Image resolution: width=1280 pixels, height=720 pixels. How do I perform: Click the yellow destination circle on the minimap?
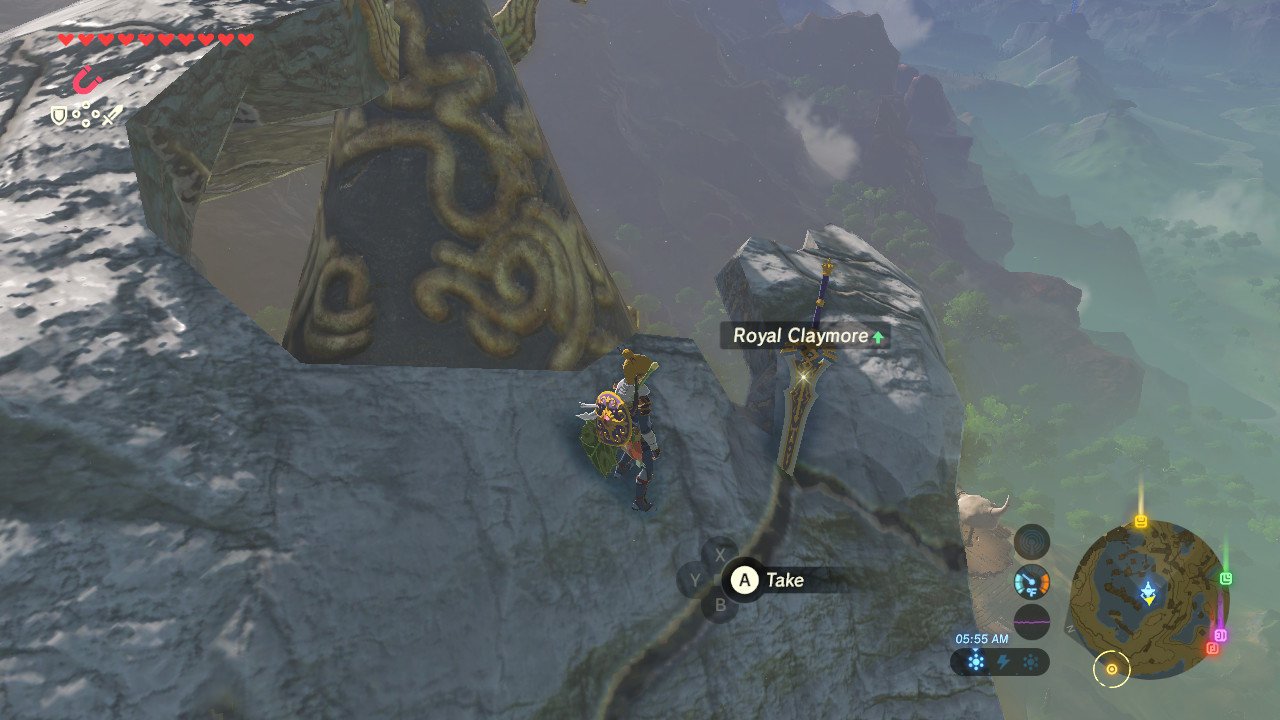coord(1112,669)
